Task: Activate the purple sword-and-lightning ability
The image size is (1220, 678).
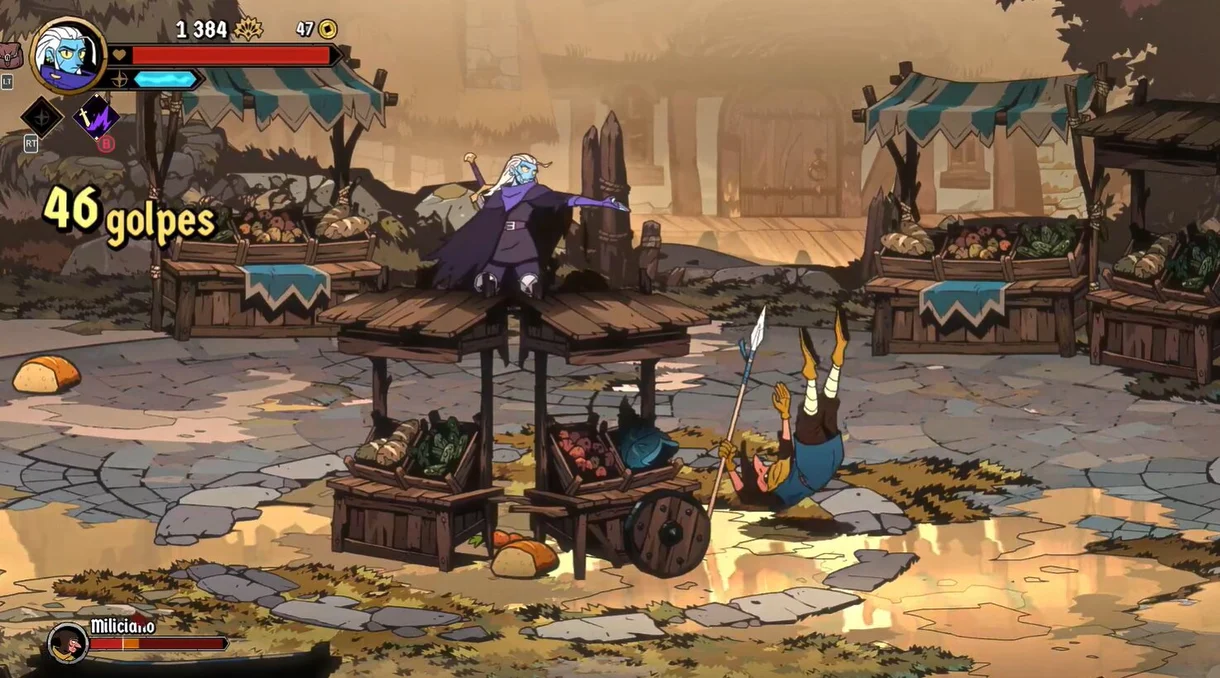Action: [x=96, y=117]
